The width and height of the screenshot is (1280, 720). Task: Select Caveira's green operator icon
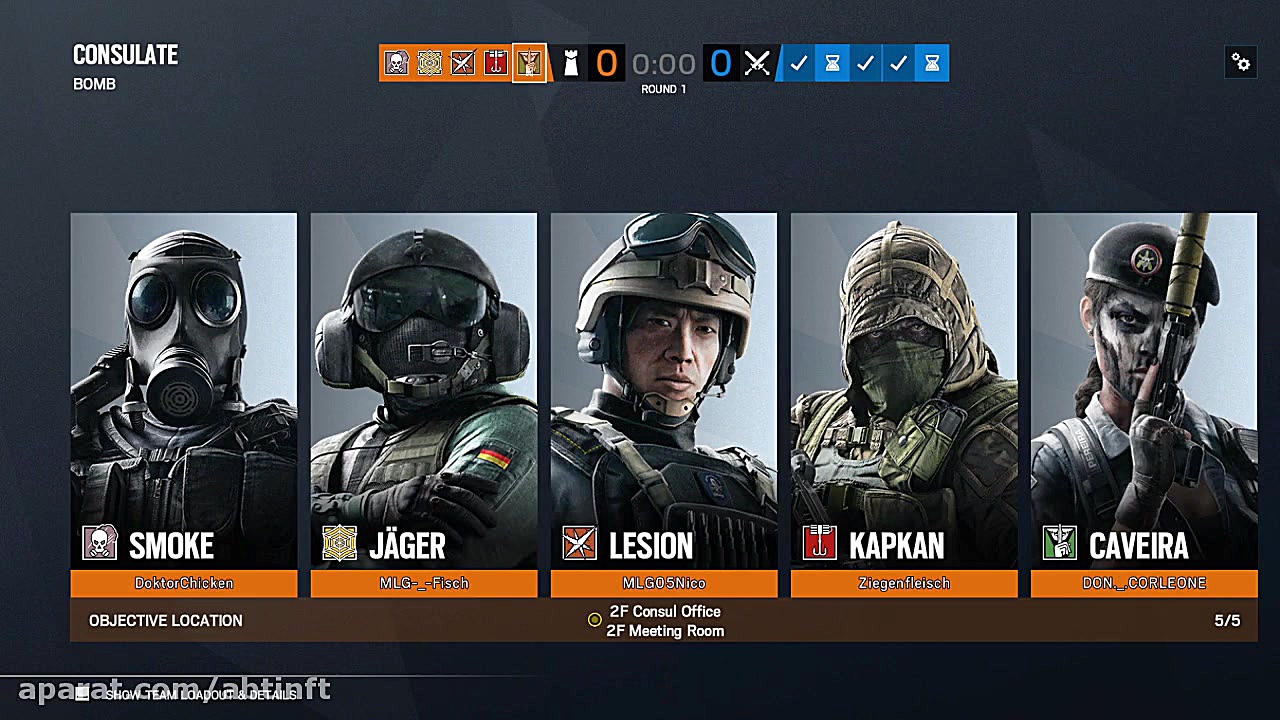pyautogui.click(x=1060, y=545)
